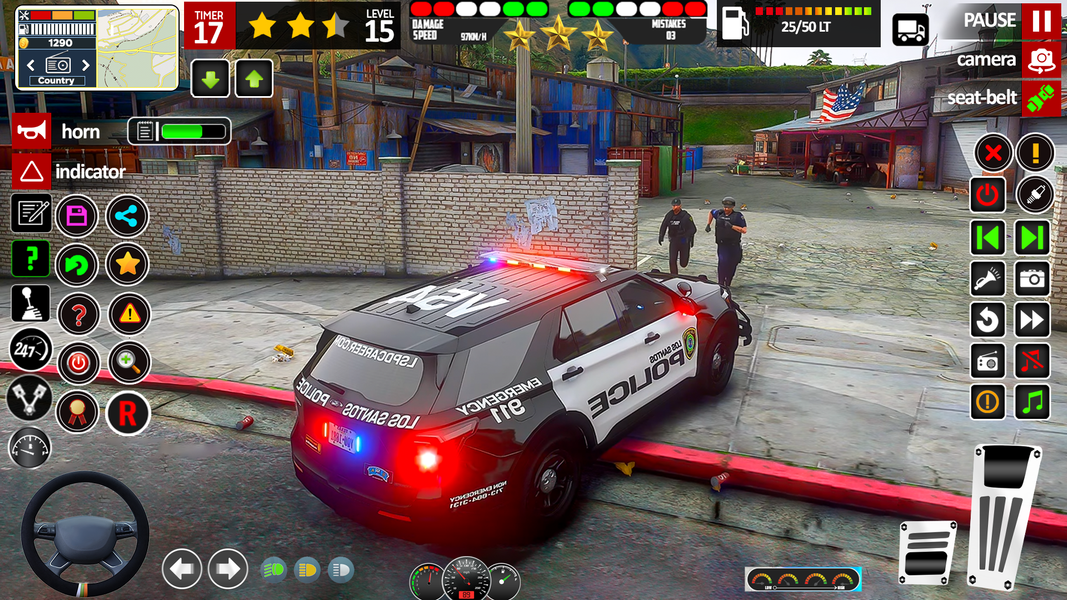Steer with the right arrow button
Image resolution: width=1067 pixels, height=600 pixels.
227,569
